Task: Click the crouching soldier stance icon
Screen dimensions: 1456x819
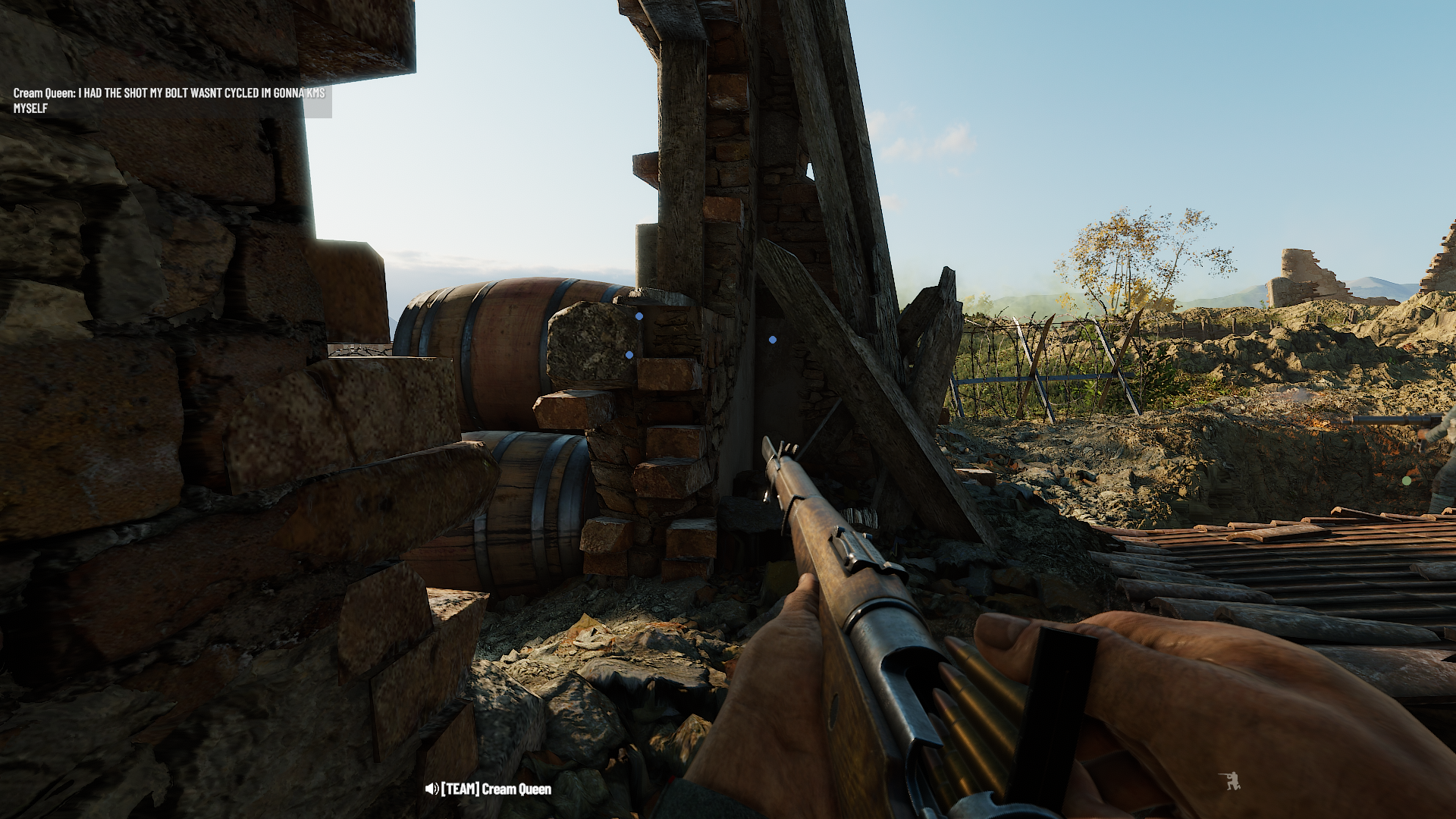Action: coord(1229,781)
